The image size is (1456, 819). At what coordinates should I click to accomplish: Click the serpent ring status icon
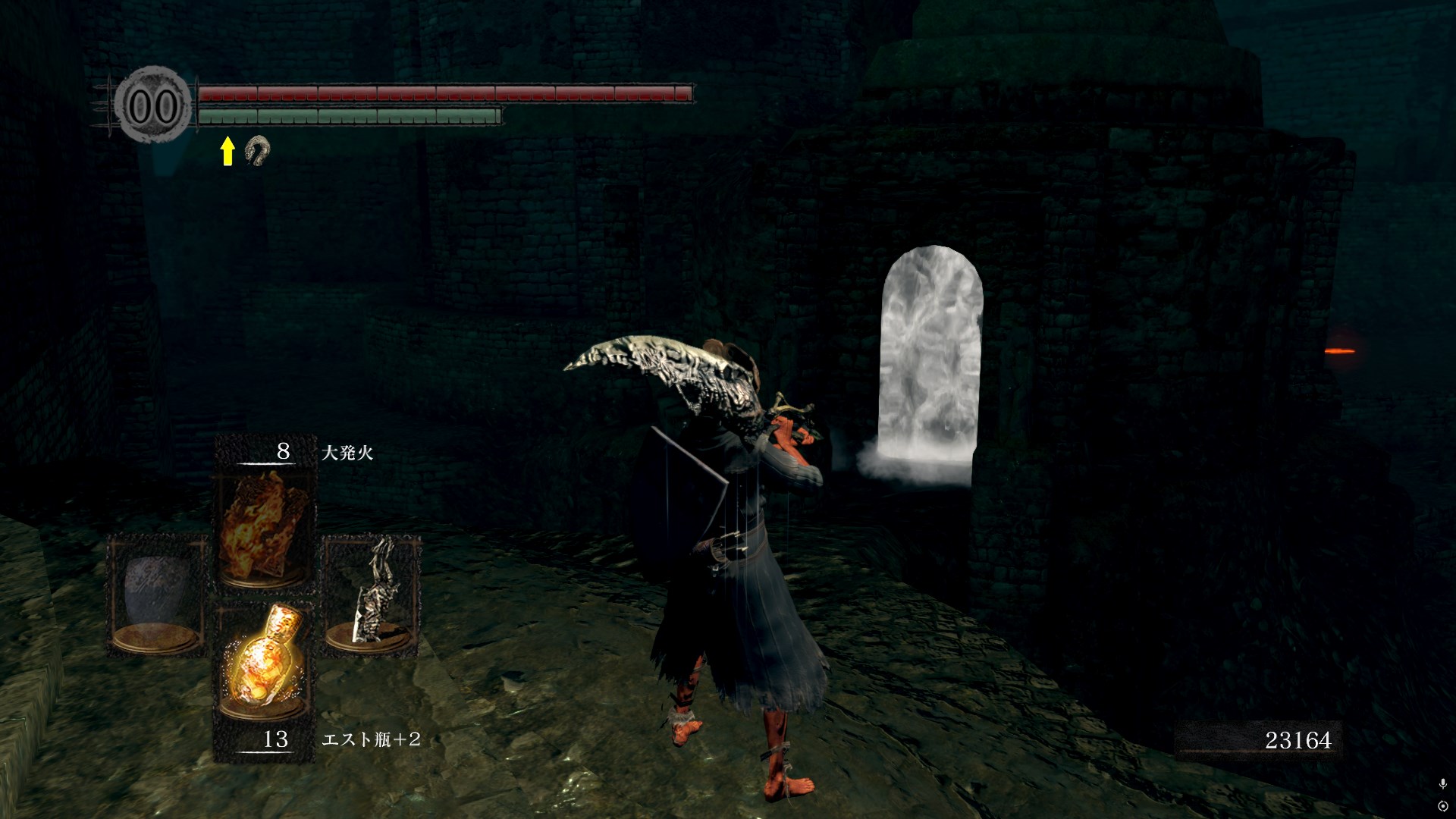pos(257,151)
